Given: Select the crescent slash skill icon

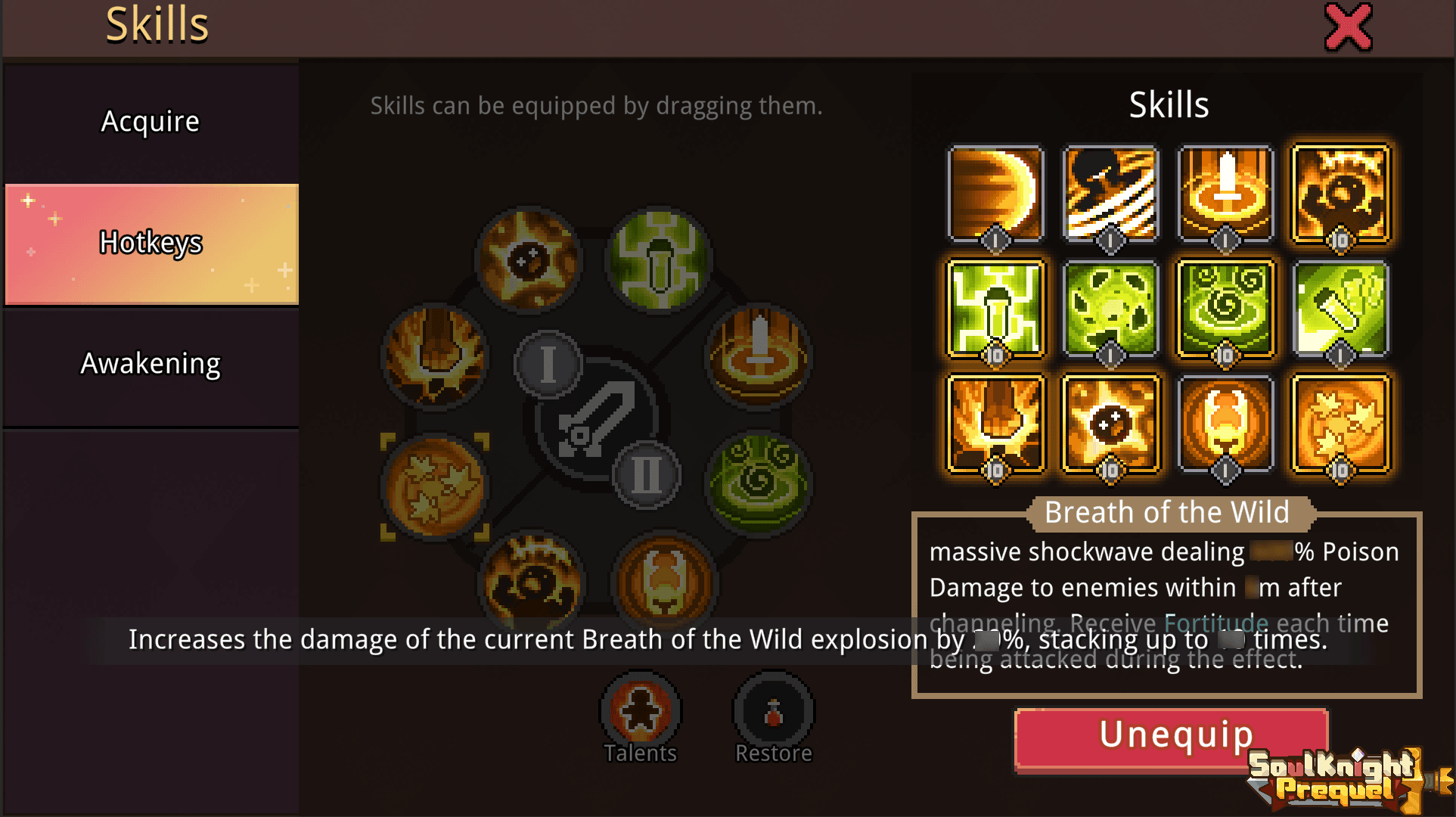Looking at the screenshot, I should point(995,194).
